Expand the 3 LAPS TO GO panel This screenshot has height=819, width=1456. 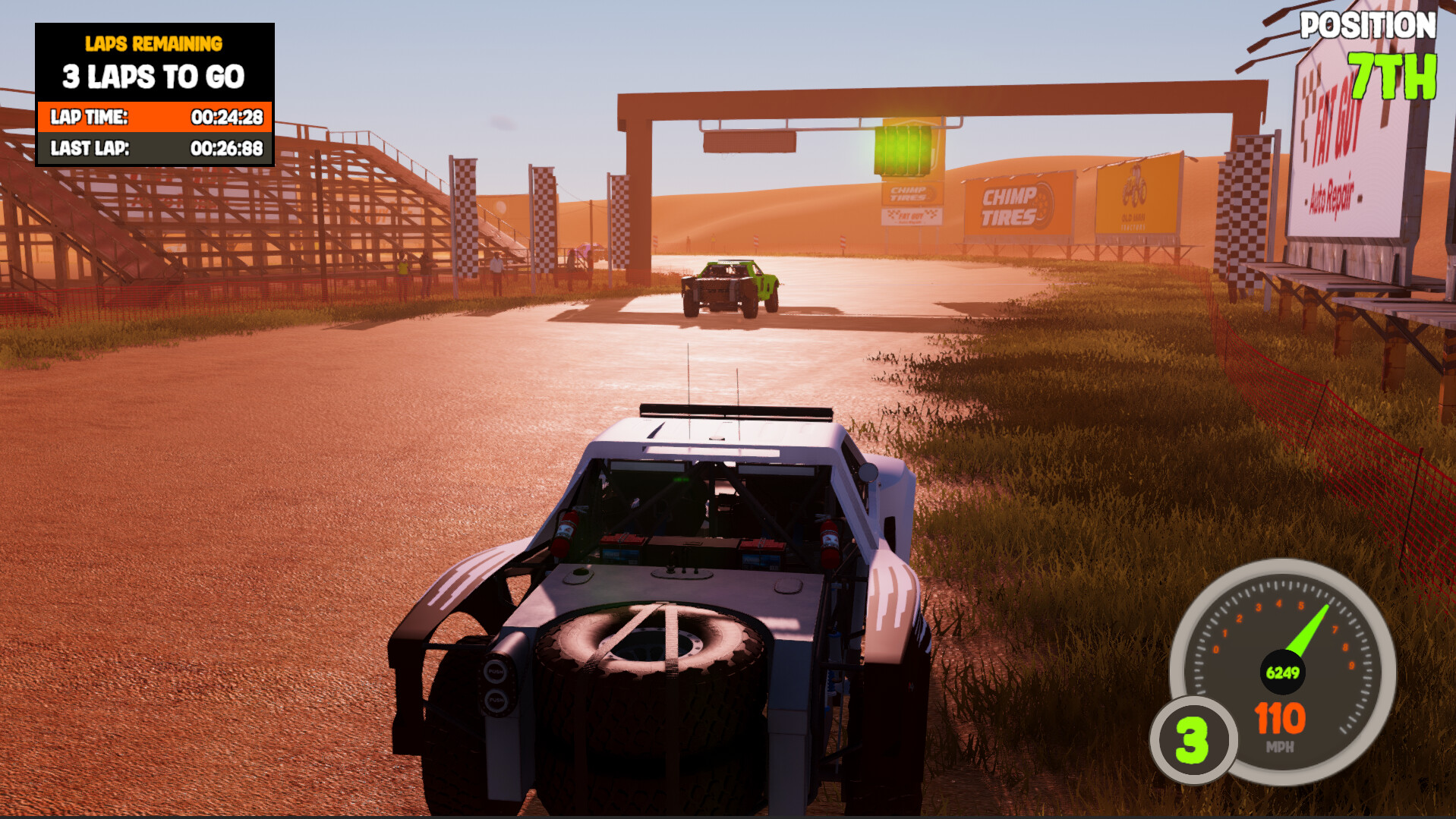coord(154,76)
